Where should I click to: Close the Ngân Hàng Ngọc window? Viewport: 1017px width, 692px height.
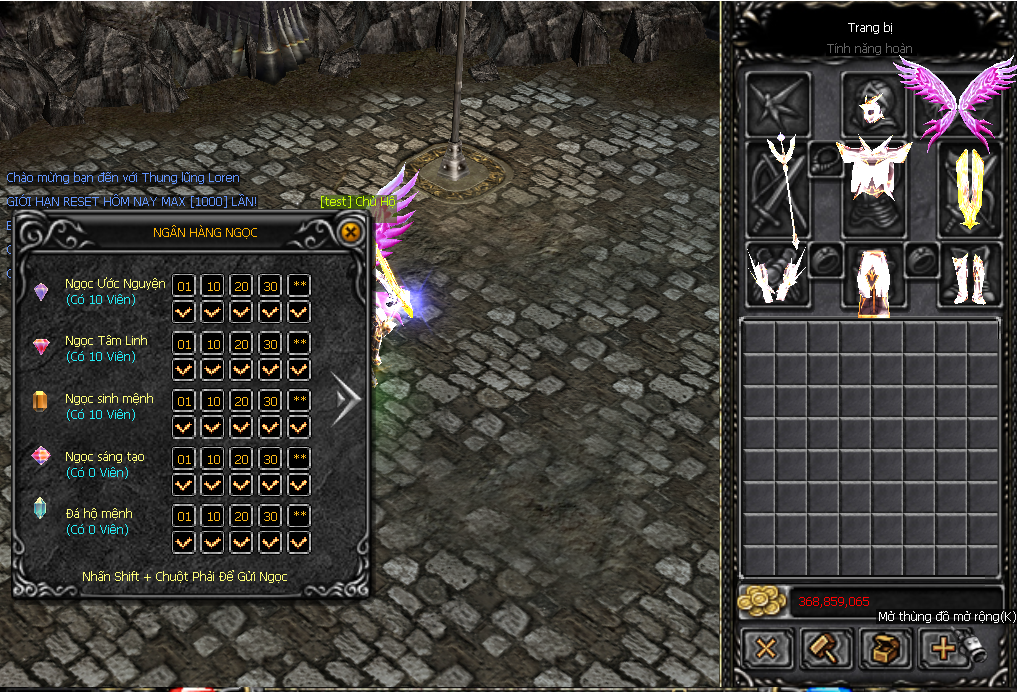click(x=350, y=233)
